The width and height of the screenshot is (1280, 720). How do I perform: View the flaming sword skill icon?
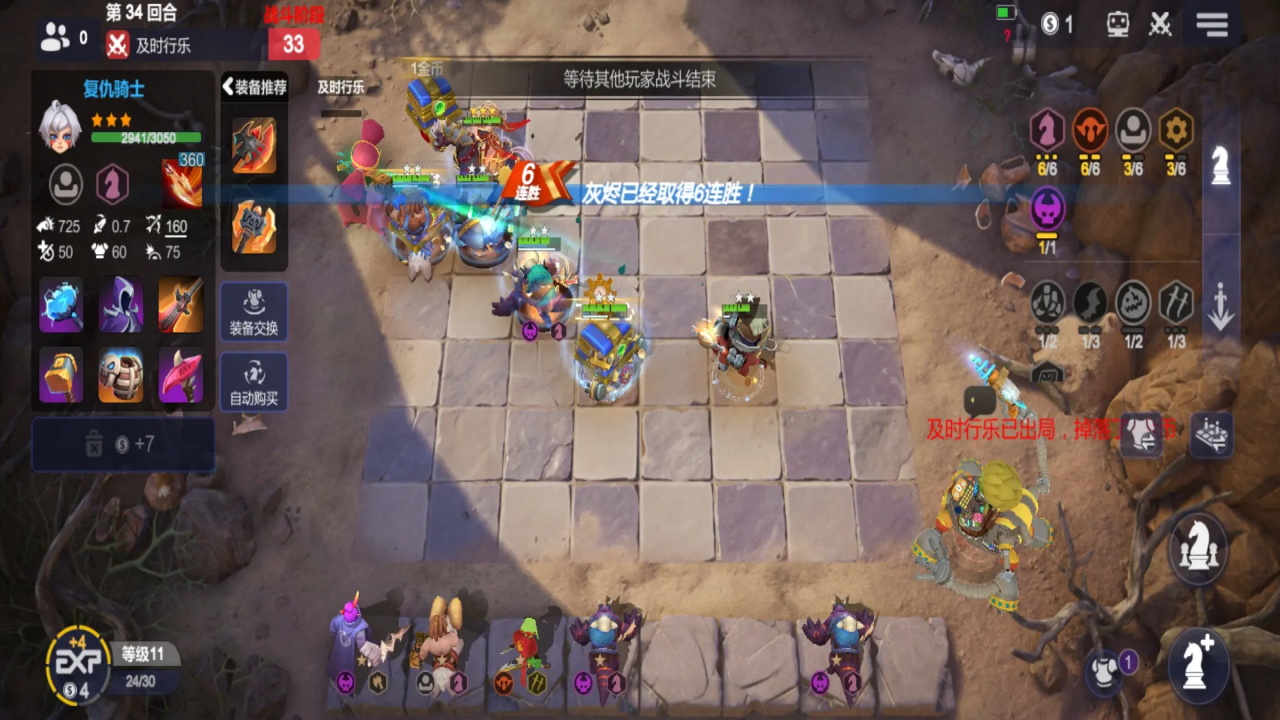tap(181, 183)
